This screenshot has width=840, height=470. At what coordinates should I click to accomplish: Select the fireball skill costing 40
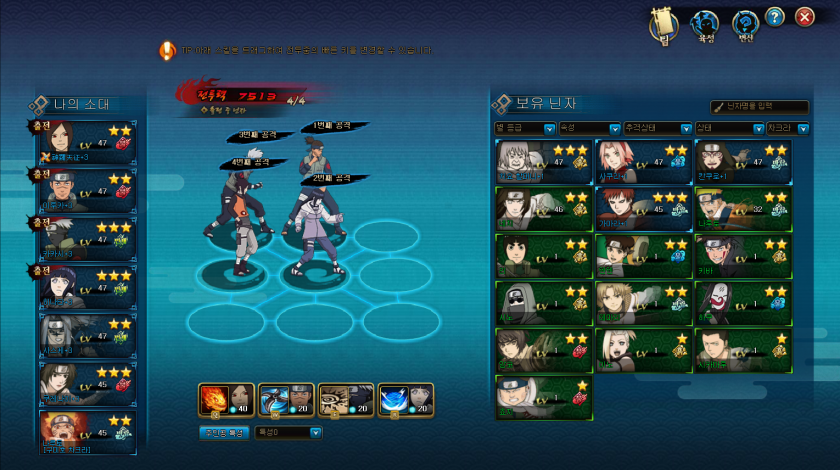point(226,399)
